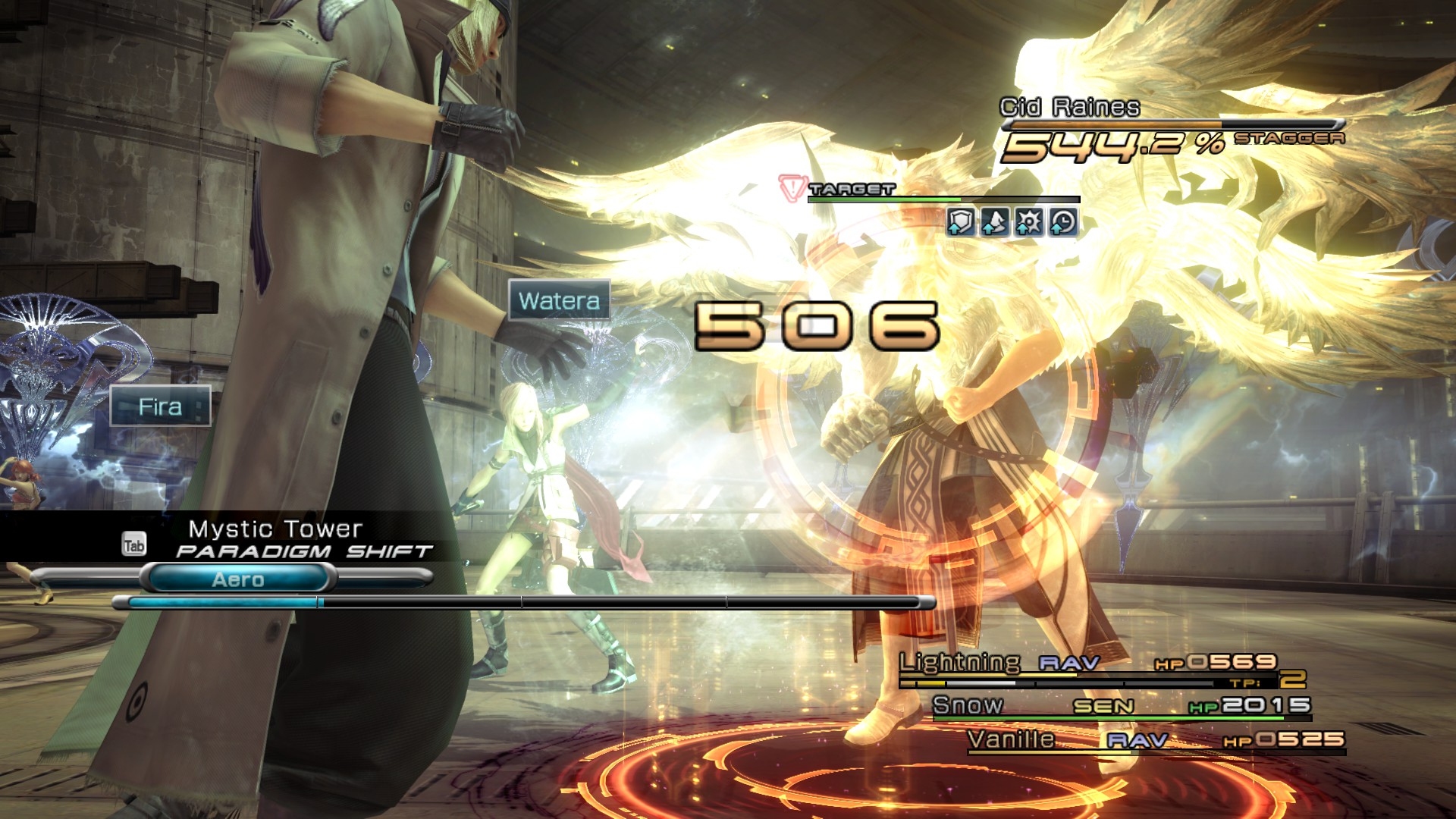1456x819 pixels.
Task: Inspect the shield buff icon on the target
Action: pos(960,222)
